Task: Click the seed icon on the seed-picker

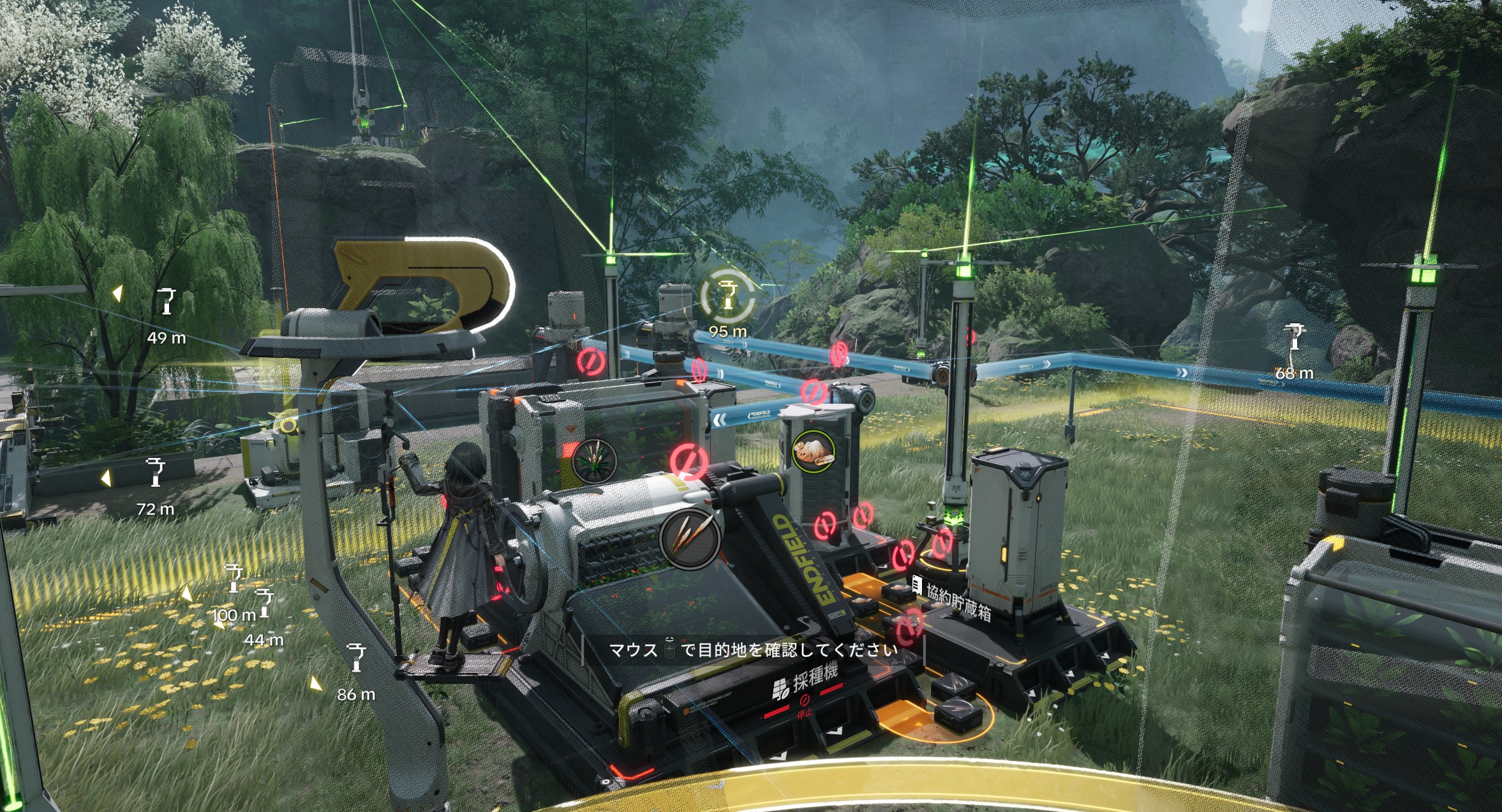Action: click(690, 538)
